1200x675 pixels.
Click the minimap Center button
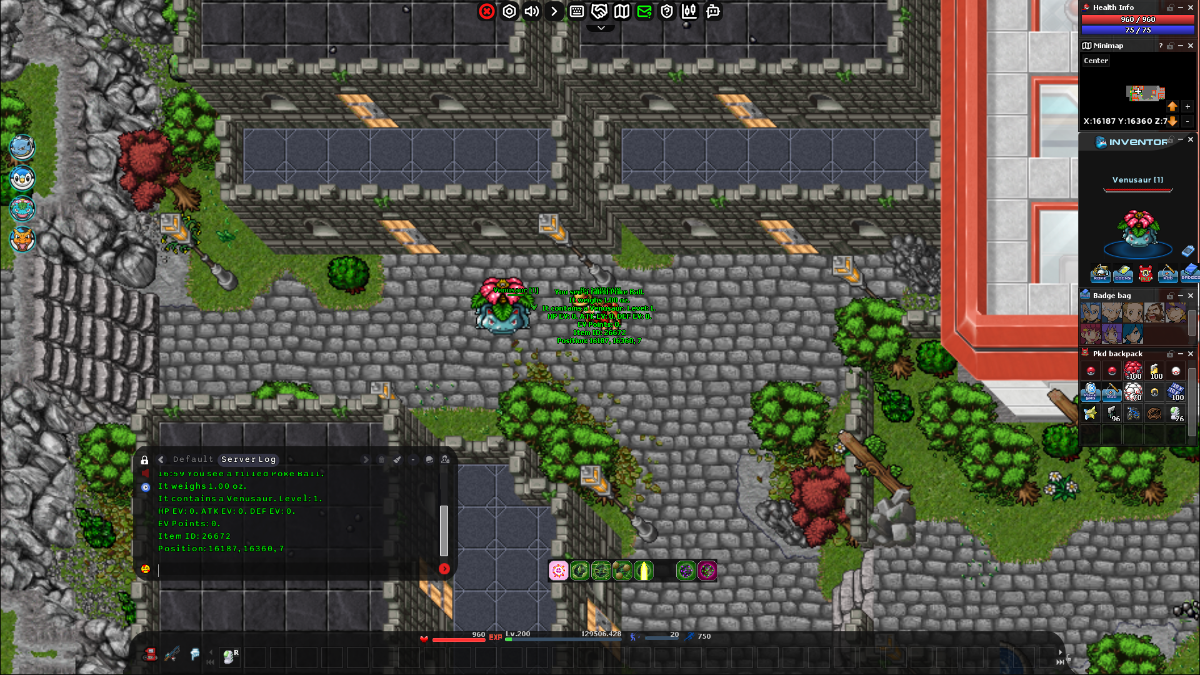[x=1096, y=61]
